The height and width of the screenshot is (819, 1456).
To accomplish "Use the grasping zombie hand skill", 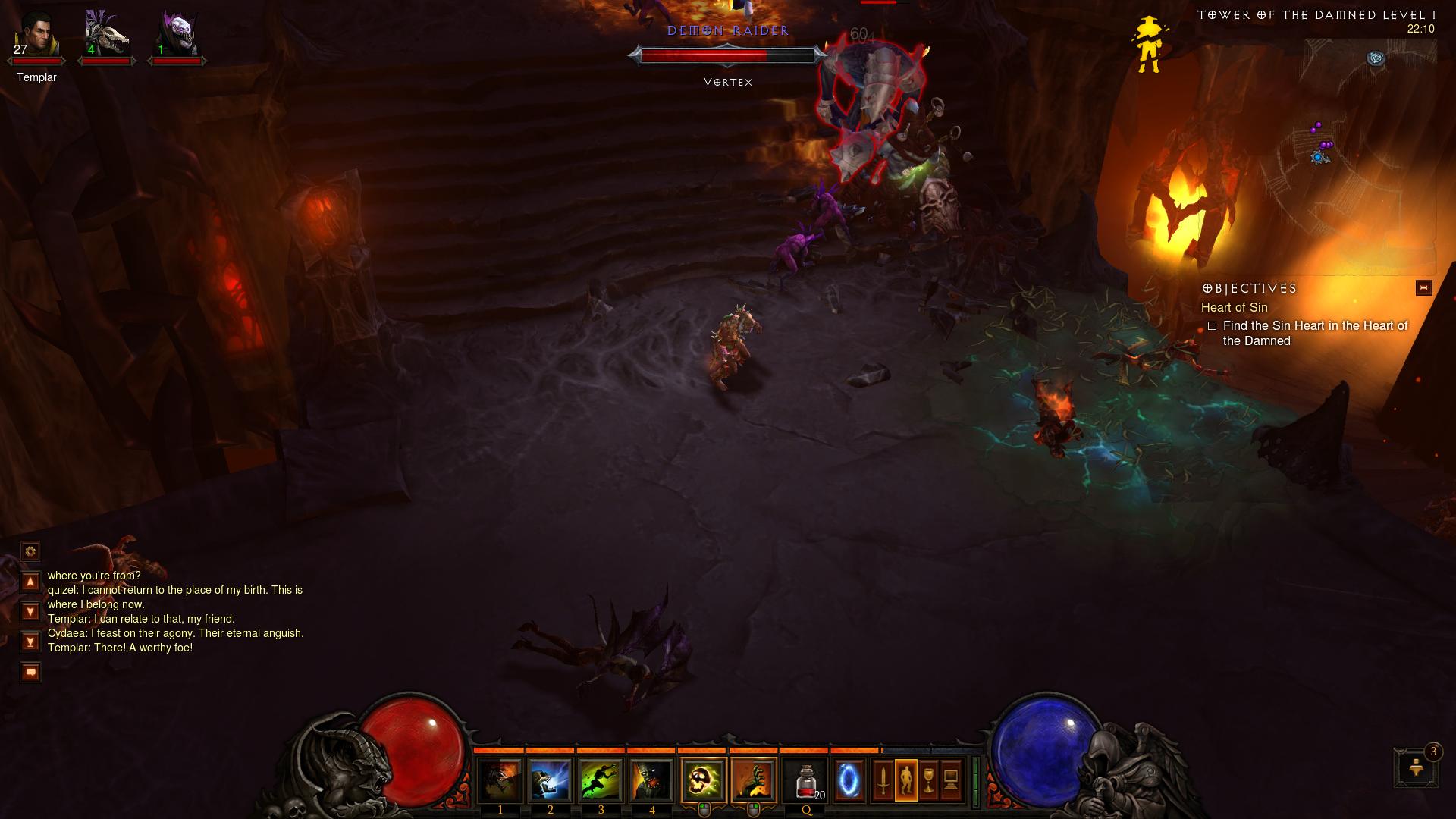I will pos(754,780).
